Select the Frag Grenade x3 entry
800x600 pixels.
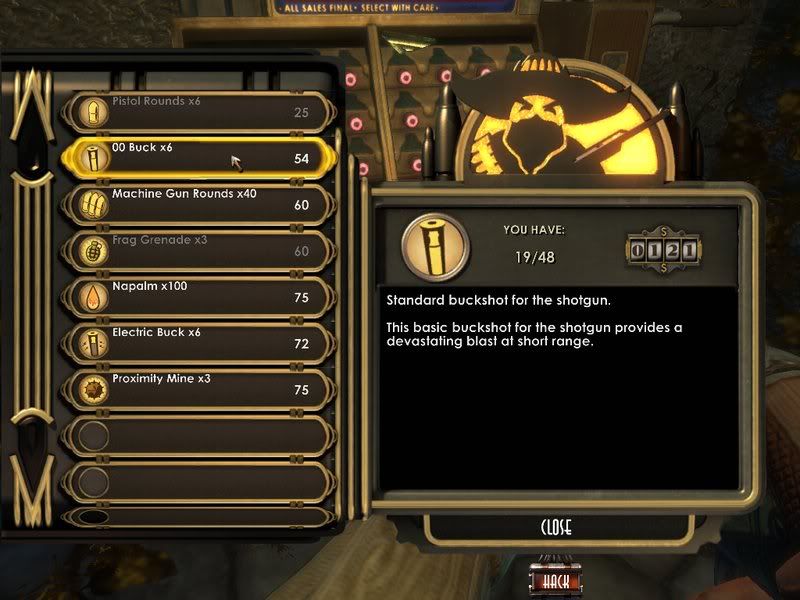click(195, 250)
